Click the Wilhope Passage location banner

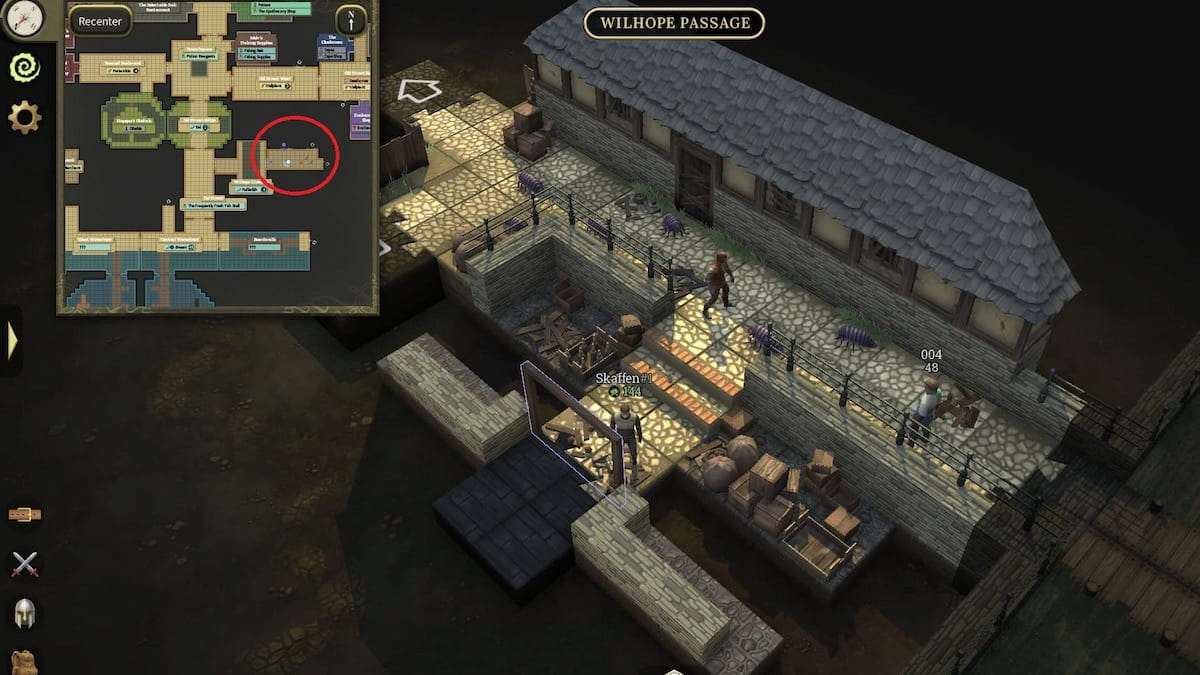pos(674,23)
